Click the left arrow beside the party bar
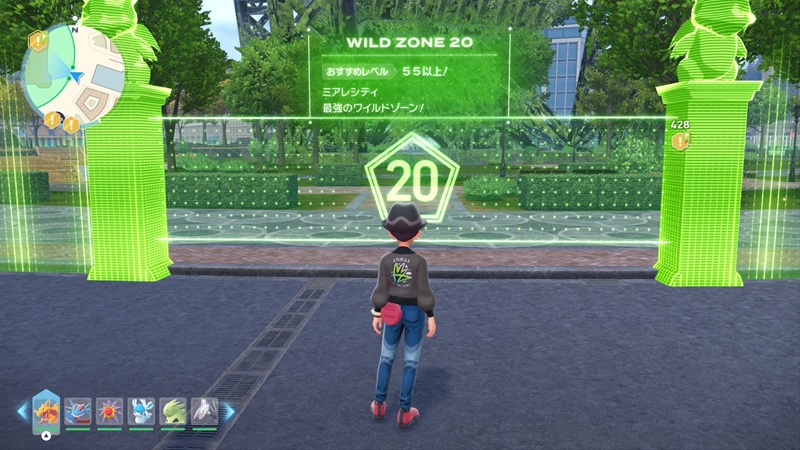The width and height of the screenshot is (800, 450). [22, 411]
